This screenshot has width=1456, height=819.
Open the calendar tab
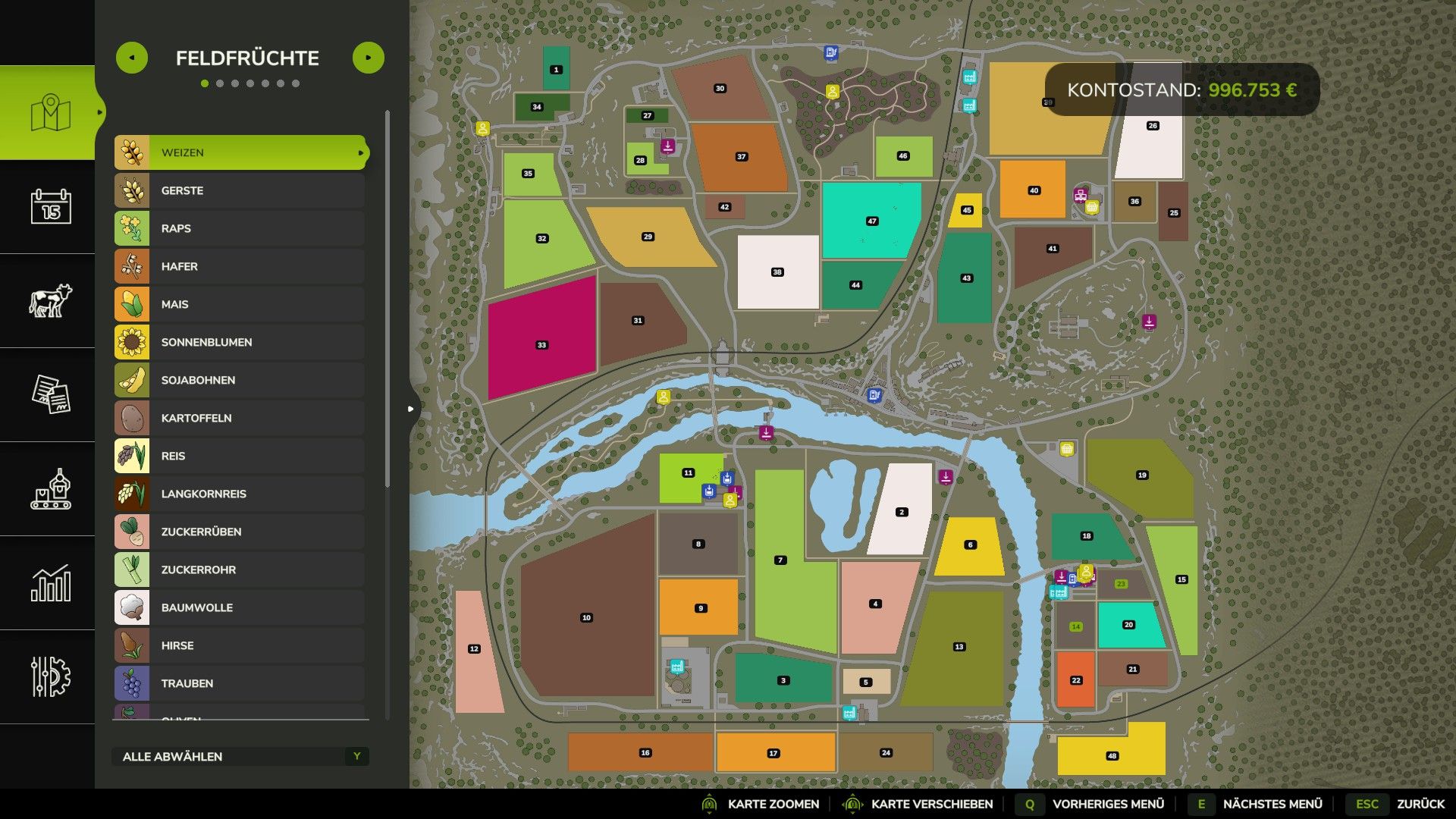pos(50,206)
